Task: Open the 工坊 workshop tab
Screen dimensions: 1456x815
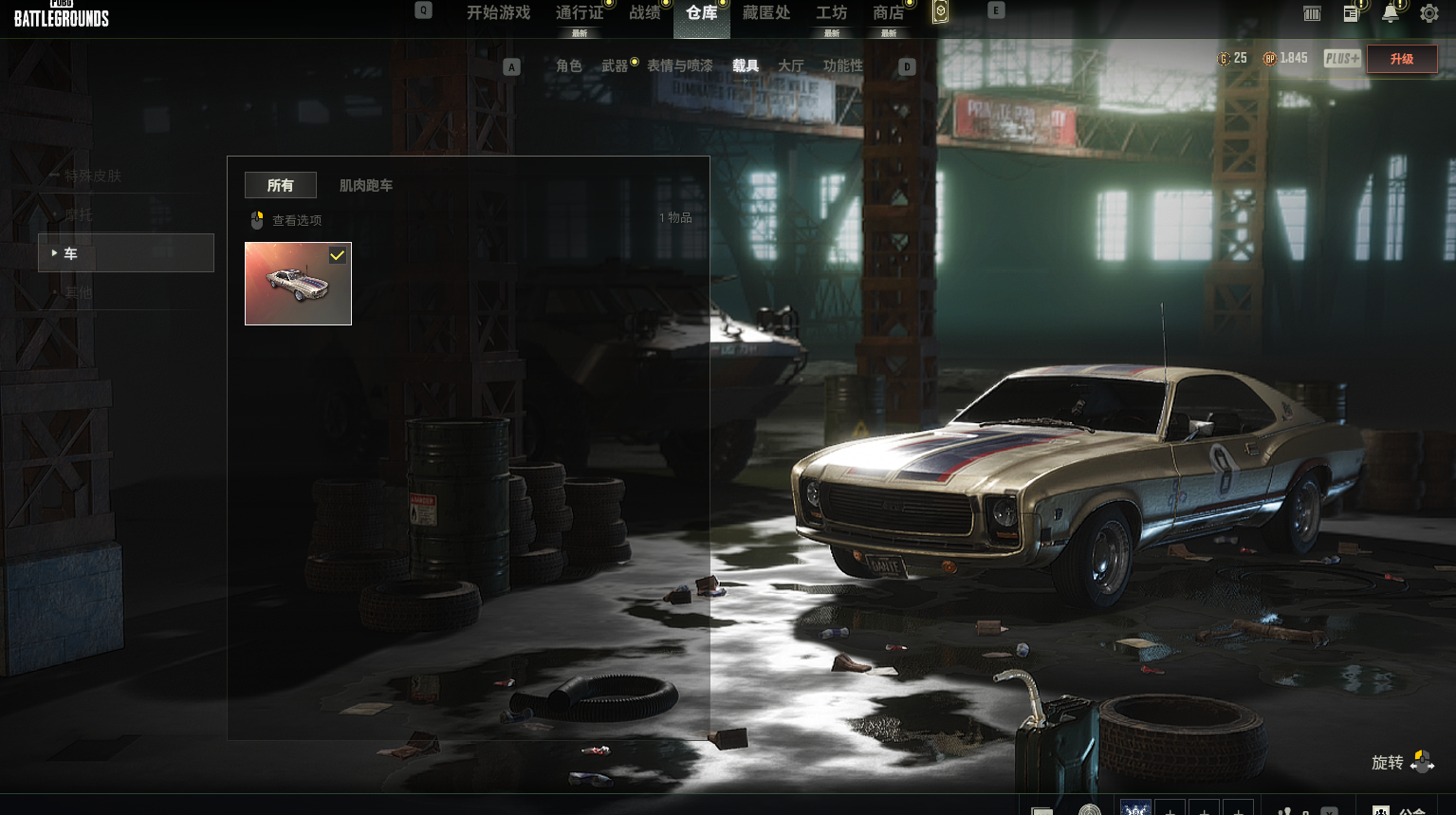Action: tap(832, 13)
